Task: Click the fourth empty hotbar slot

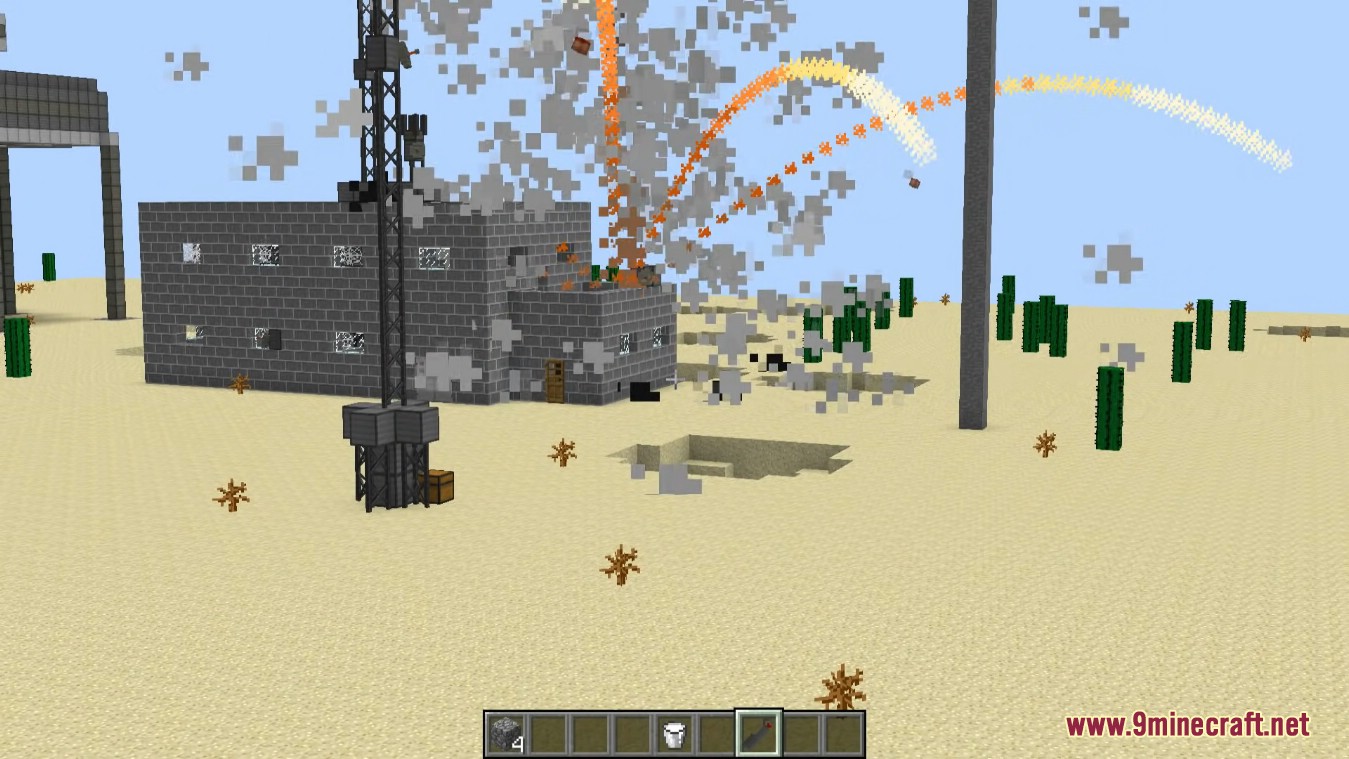Action: 631,732
